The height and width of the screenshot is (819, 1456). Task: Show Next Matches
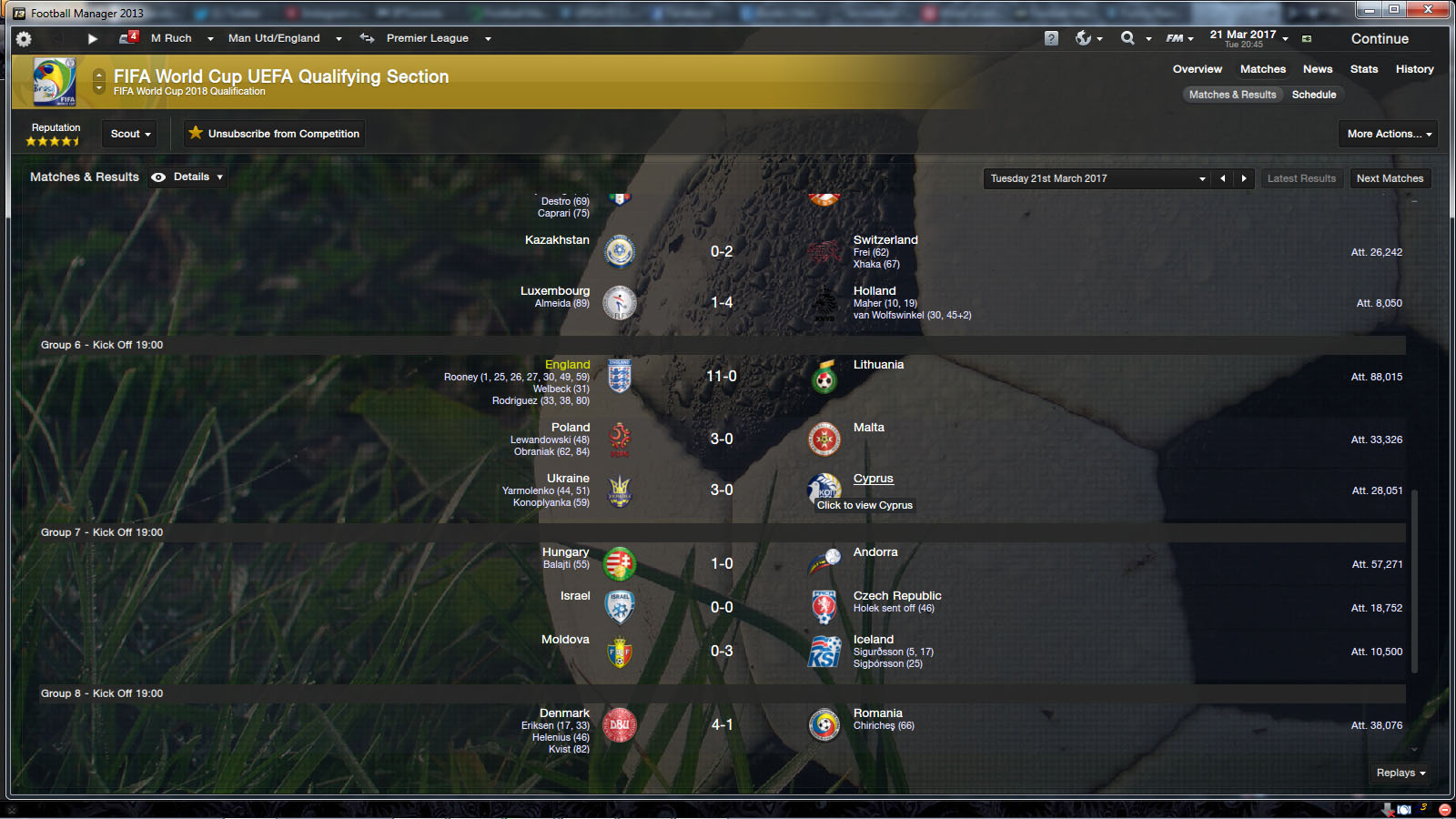pos(1390,179)
